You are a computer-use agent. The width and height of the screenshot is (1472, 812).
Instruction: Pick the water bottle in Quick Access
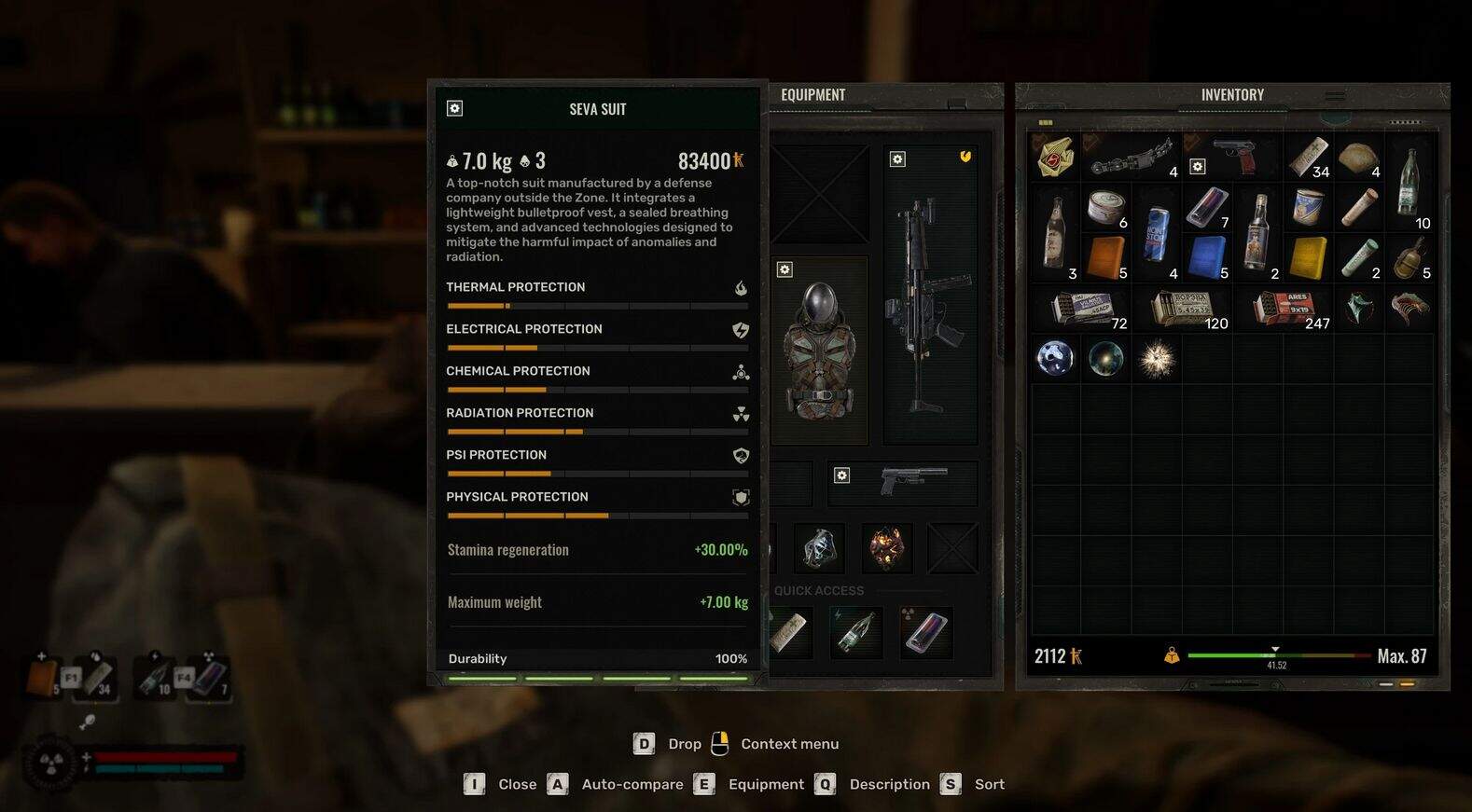[x=855, y=632]
